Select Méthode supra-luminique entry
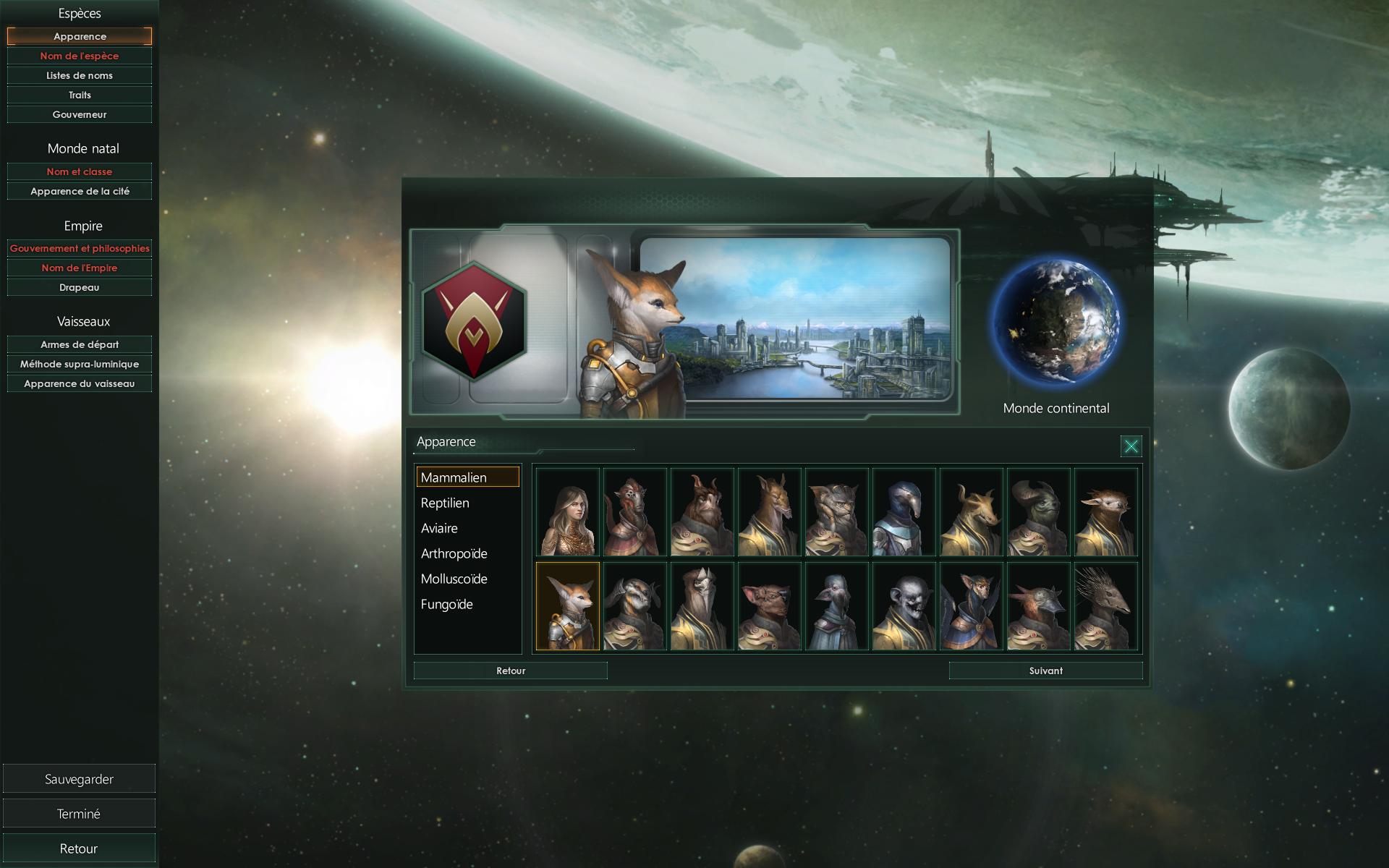The height and width of the screenshot is (868, 1389). 80,364
